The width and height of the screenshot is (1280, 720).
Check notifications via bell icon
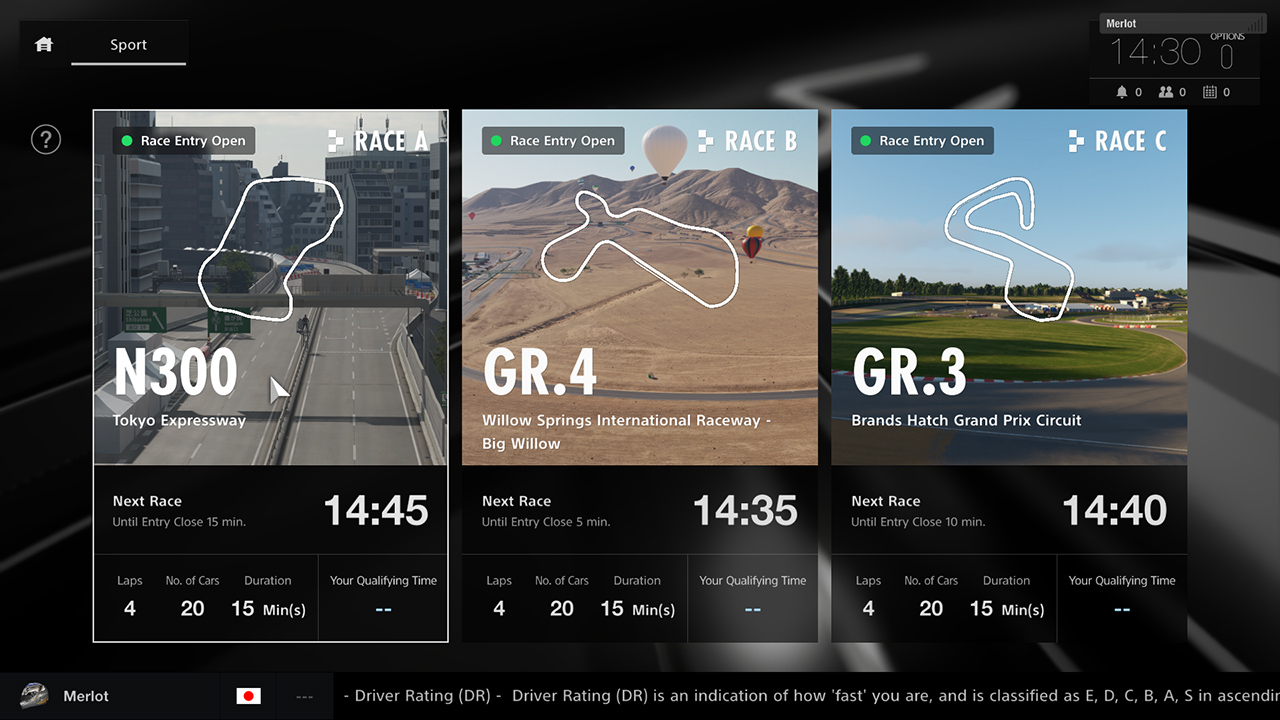tap(1123, 91)
